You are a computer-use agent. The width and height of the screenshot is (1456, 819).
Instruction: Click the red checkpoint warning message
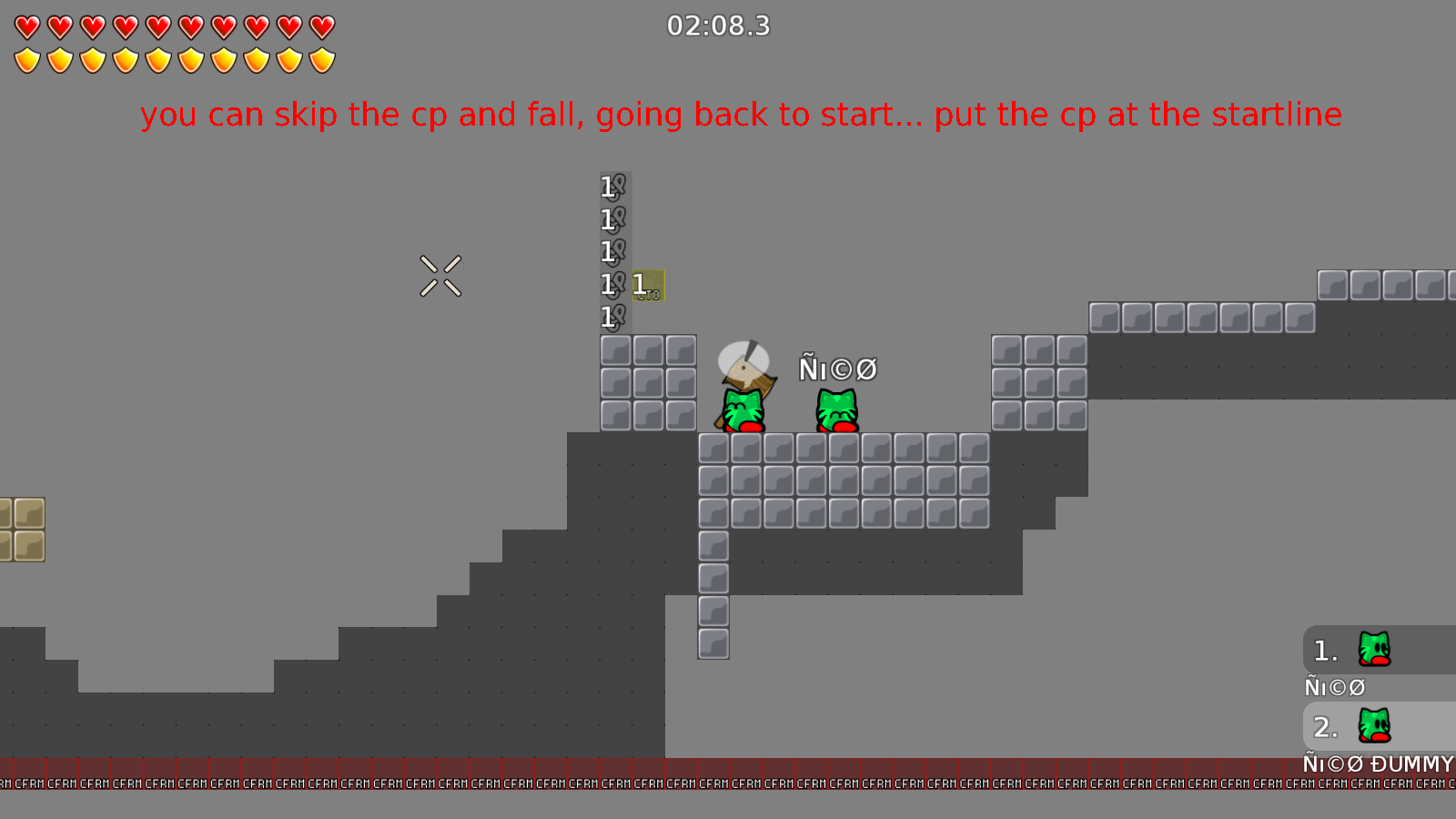(741, 115)
